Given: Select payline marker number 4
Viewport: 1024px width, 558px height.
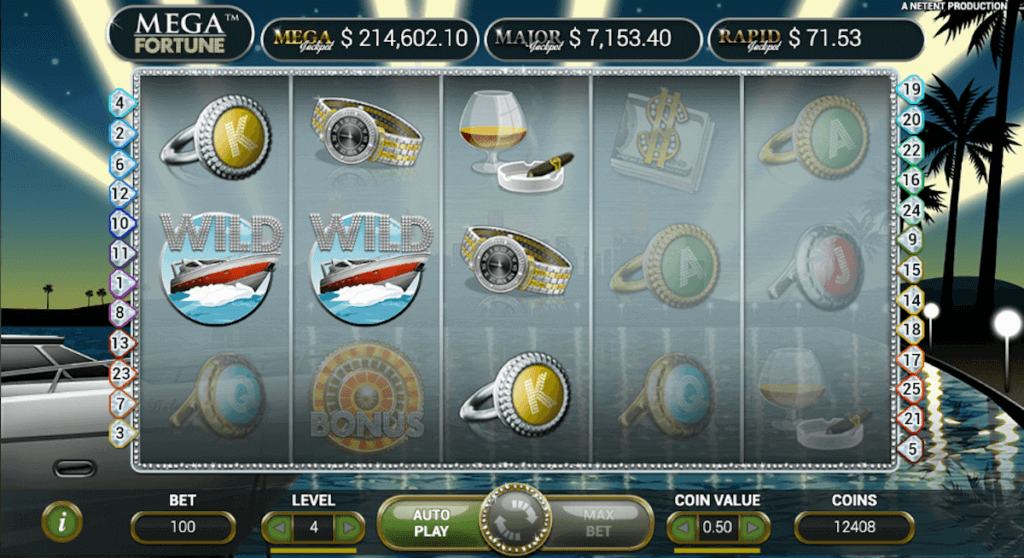Looking at the screenshot, I should pyautogui.click(x=121, y=102).
